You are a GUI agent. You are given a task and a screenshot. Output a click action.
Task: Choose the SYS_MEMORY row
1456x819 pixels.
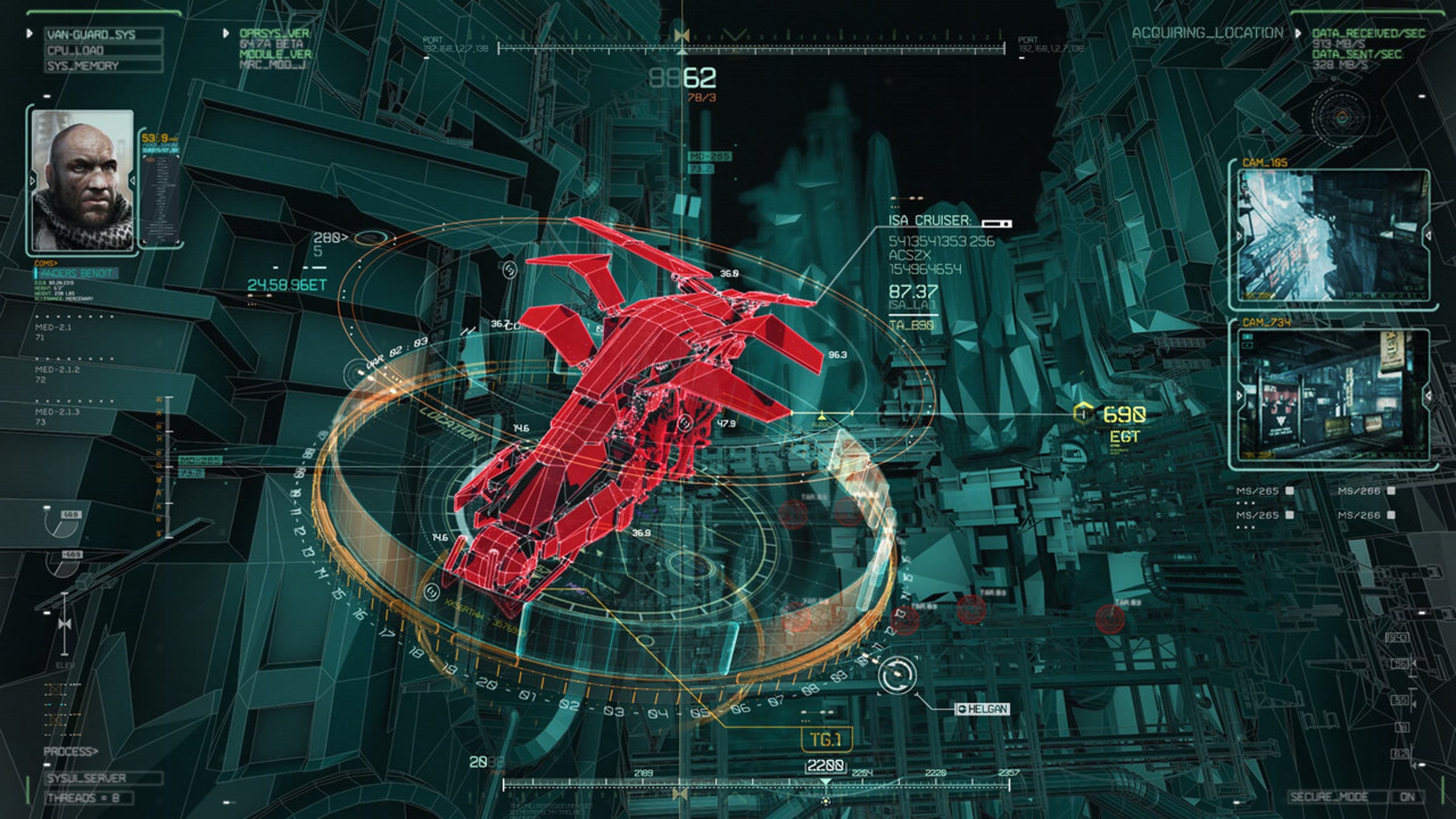[x=103, y=66]
